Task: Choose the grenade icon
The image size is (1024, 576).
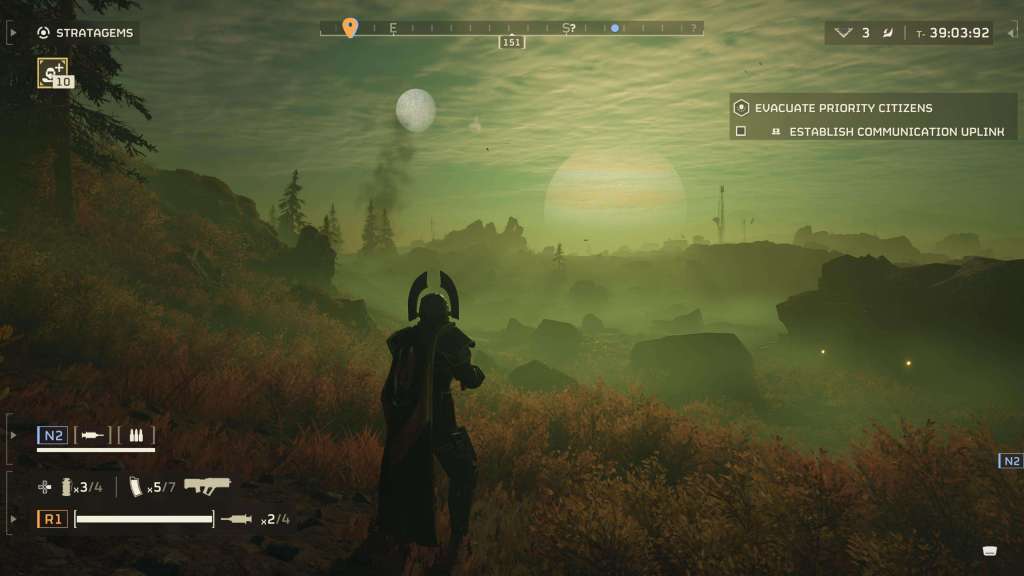Action: (68, 487)
